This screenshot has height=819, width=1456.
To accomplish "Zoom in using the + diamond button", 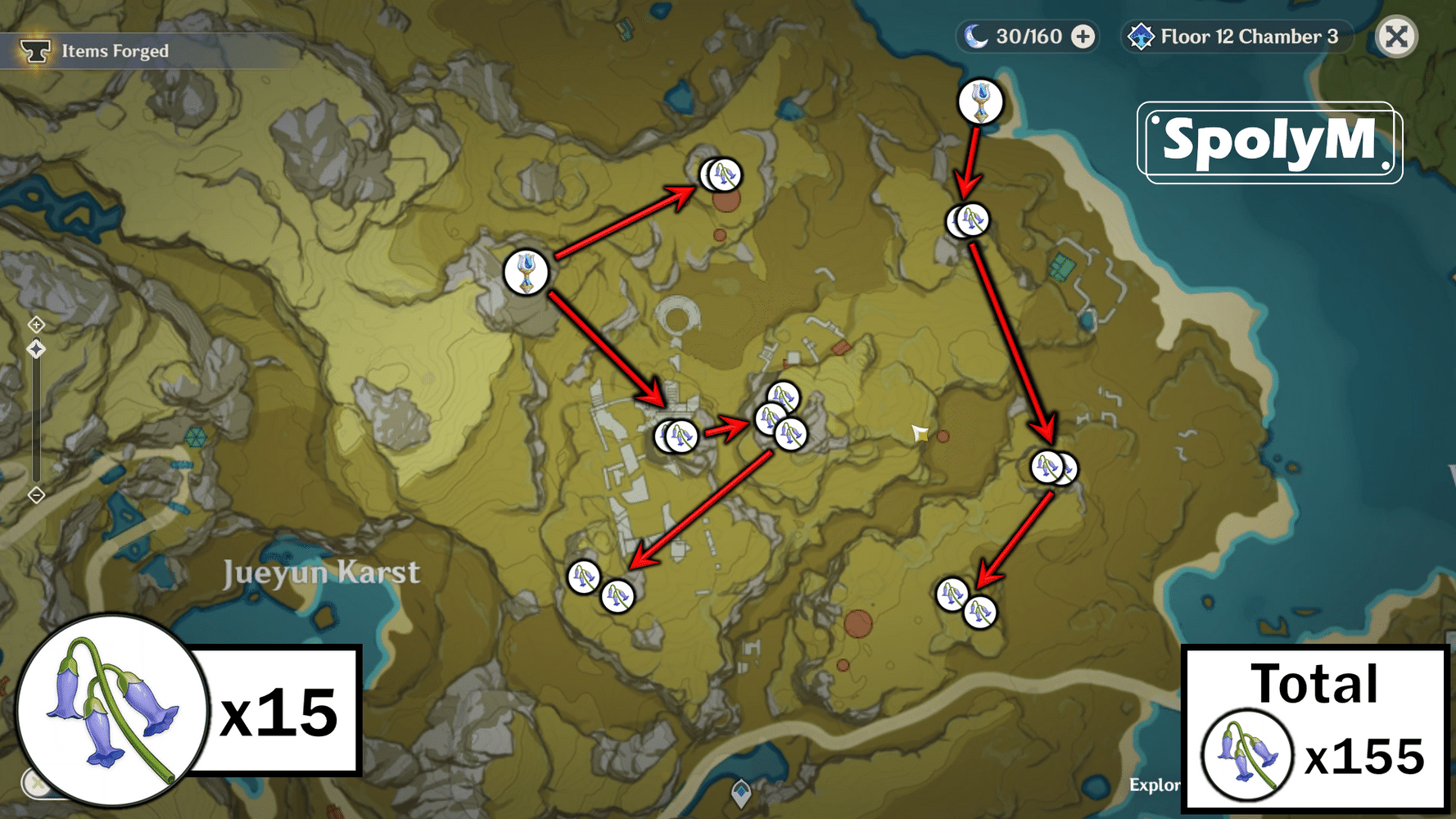I will (x=36, y=324).
